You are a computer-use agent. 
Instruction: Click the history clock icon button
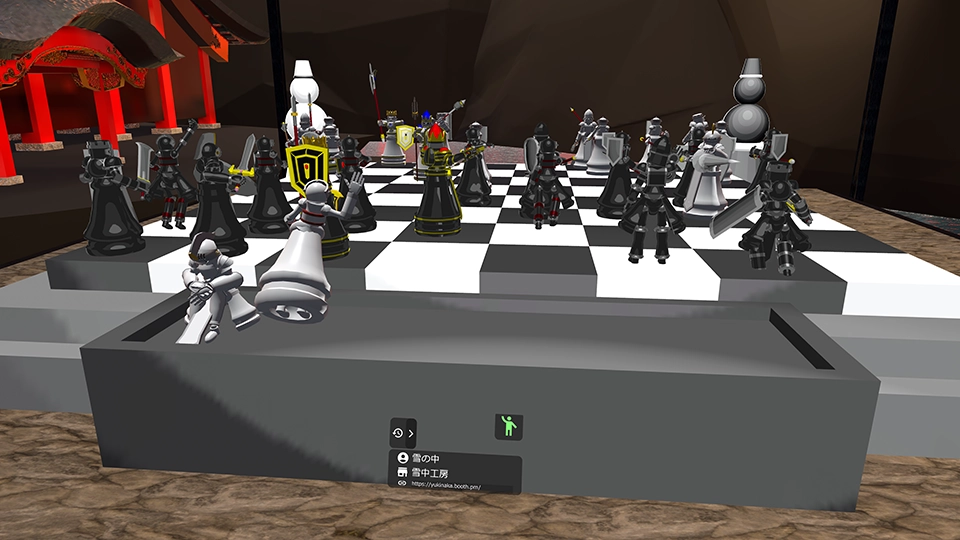[398, 433]
